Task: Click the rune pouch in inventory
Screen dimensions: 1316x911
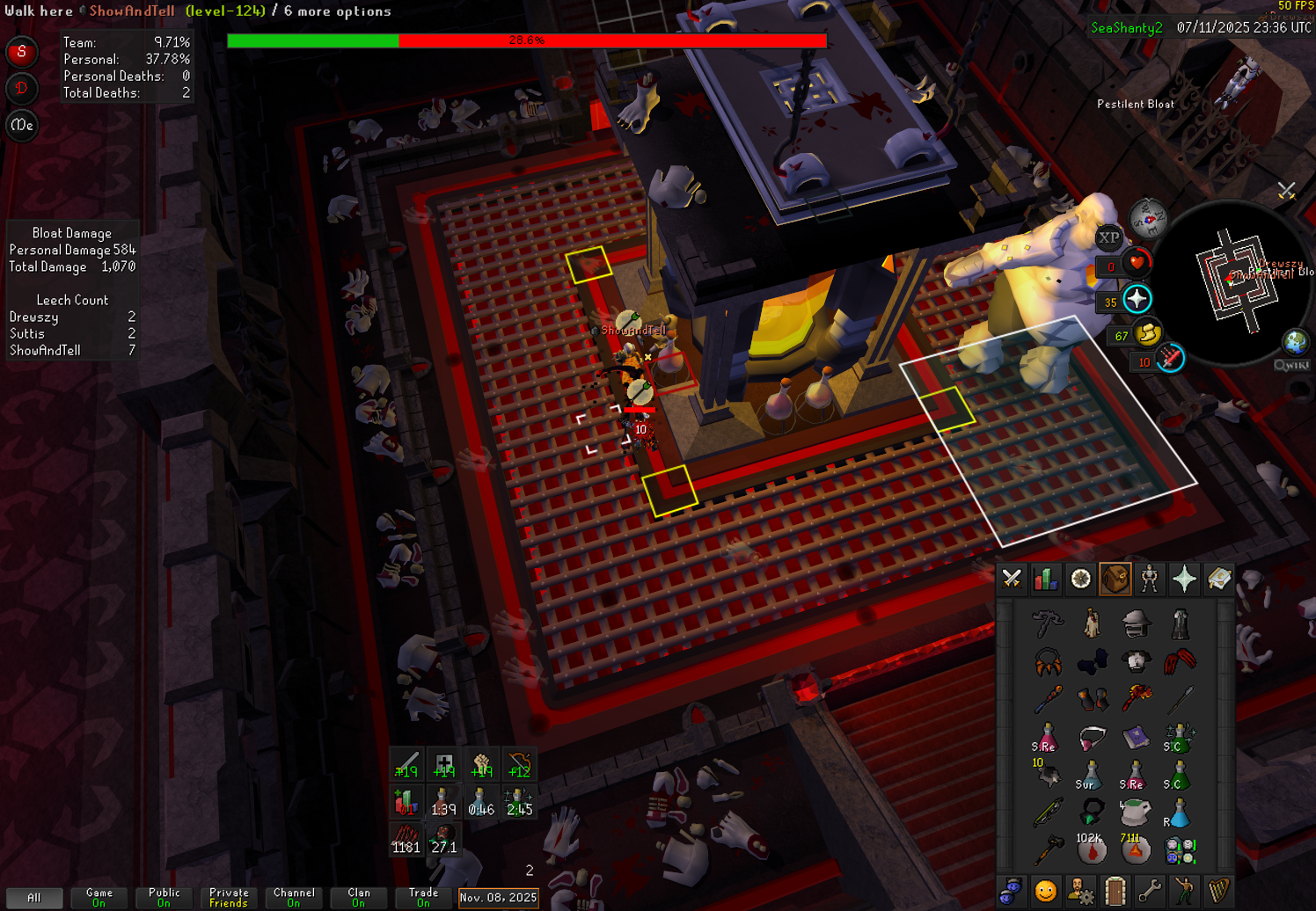Action: [1179, 850]
